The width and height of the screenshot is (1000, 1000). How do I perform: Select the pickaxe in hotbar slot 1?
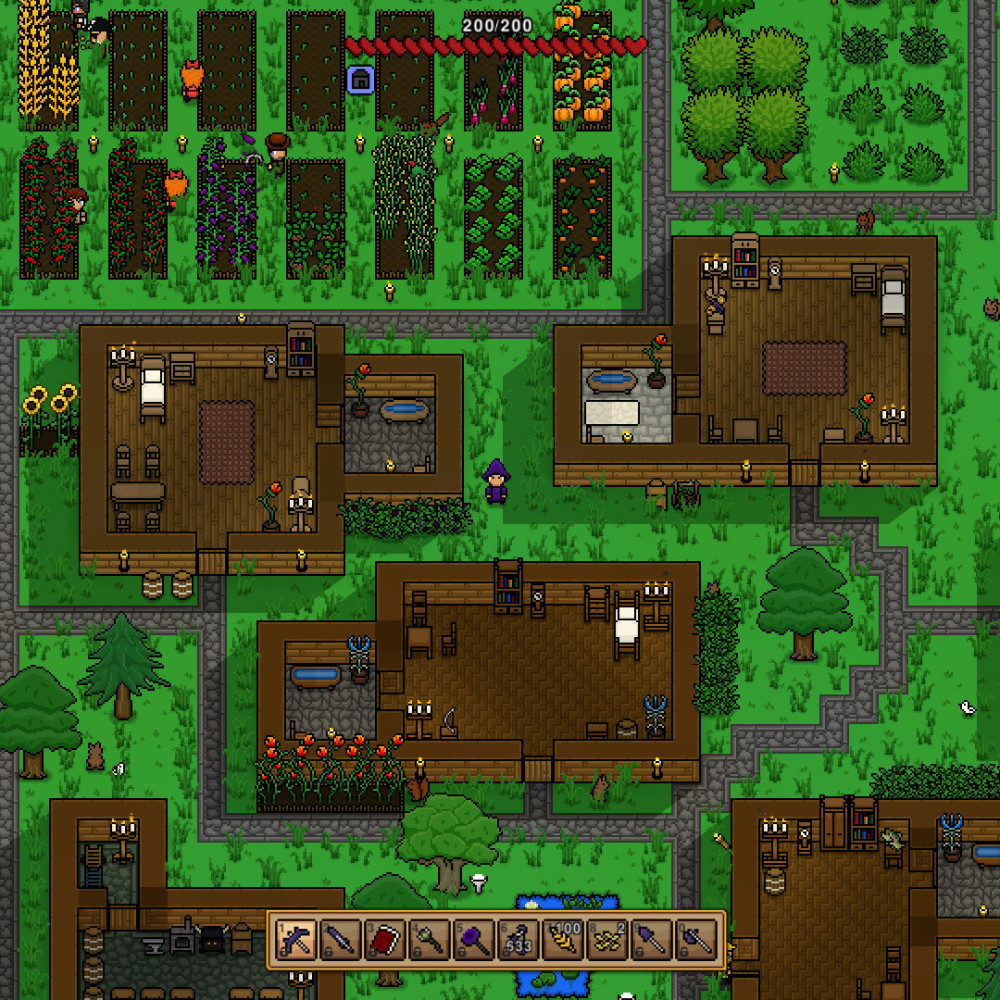tap(297, 940)
